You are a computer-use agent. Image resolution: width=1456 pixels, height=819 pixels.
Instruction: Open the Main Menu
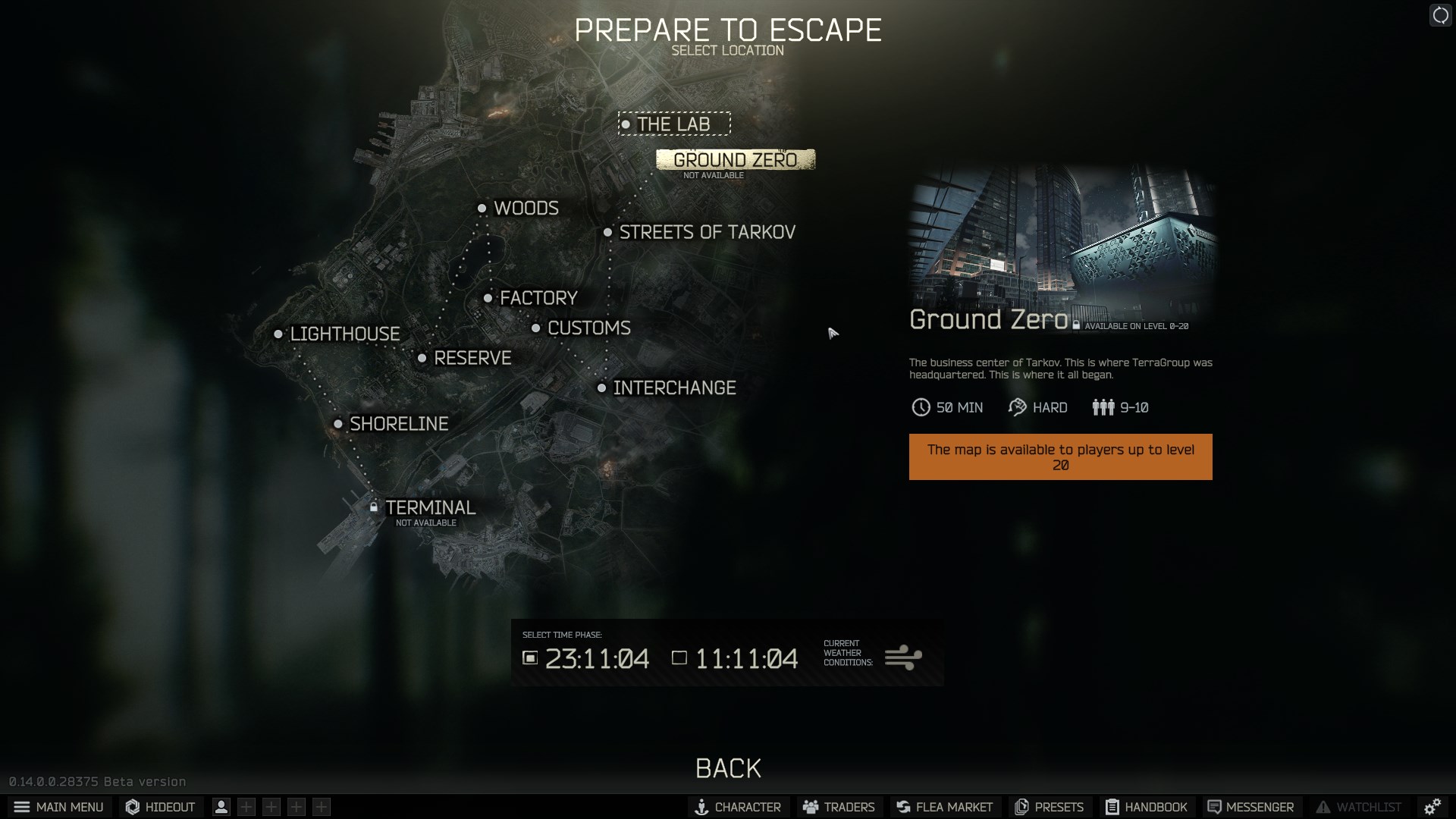point(59,807)
